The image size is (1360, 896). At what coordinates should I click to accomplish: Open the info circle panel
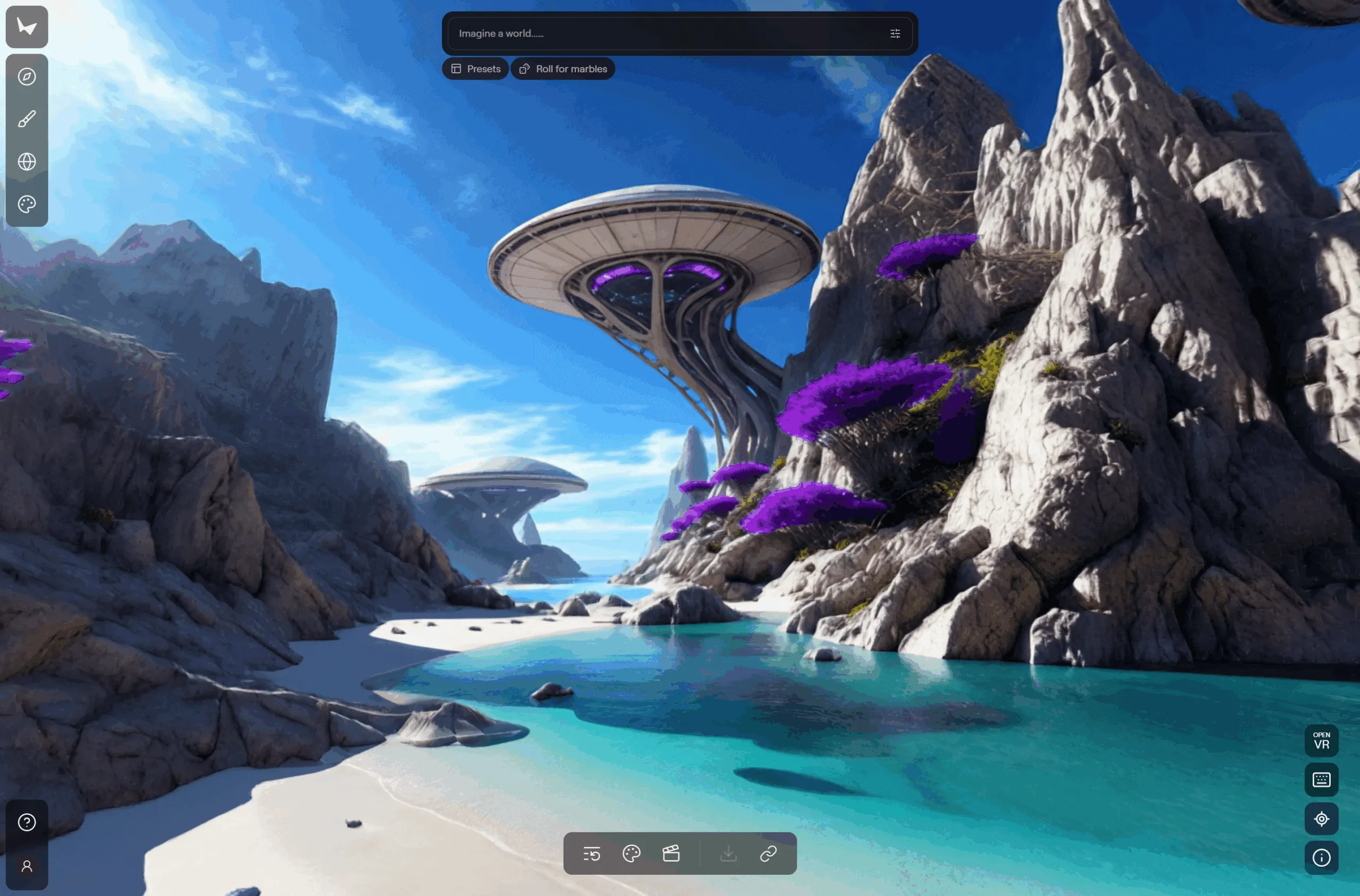[x=1321, y=858]
